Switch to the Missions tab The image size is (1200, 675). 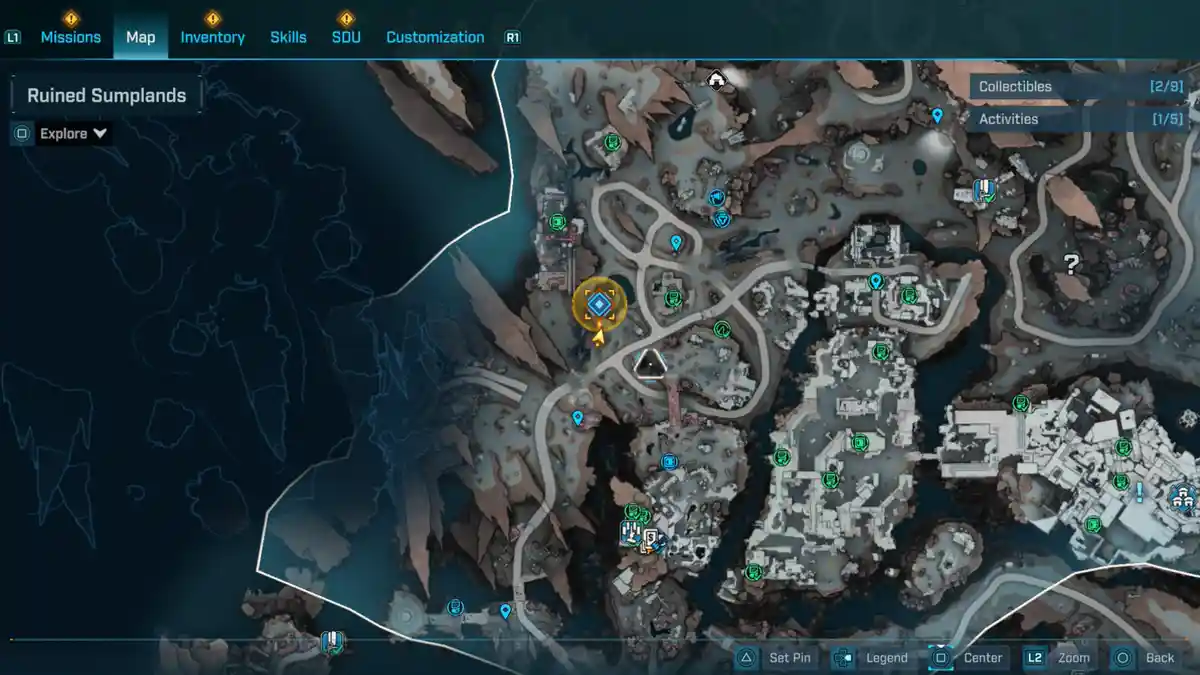[70, 37]
